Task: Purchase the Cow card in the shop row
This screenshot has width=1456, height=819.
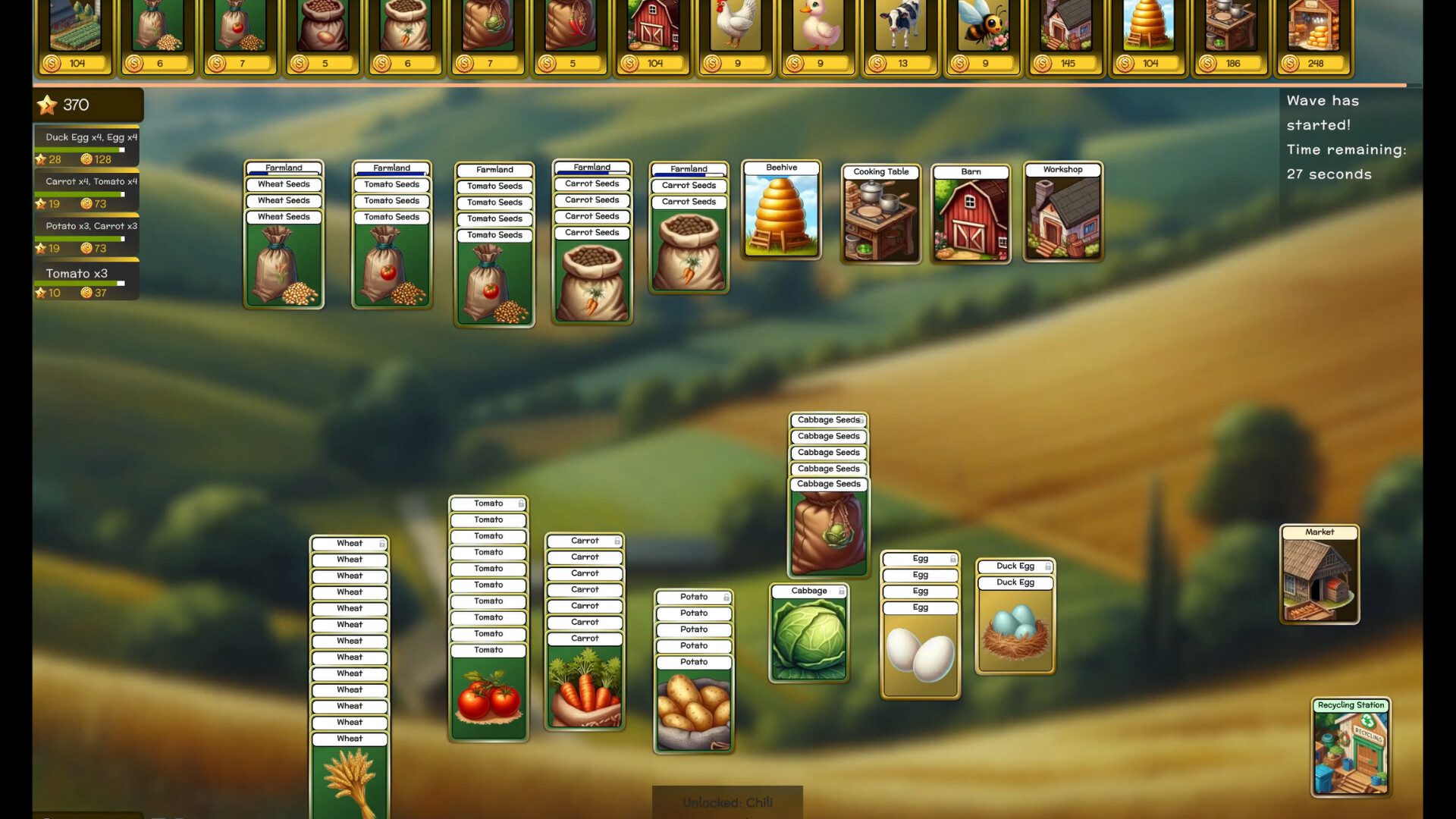Action: pyautogui.click(x=899, y=30)
